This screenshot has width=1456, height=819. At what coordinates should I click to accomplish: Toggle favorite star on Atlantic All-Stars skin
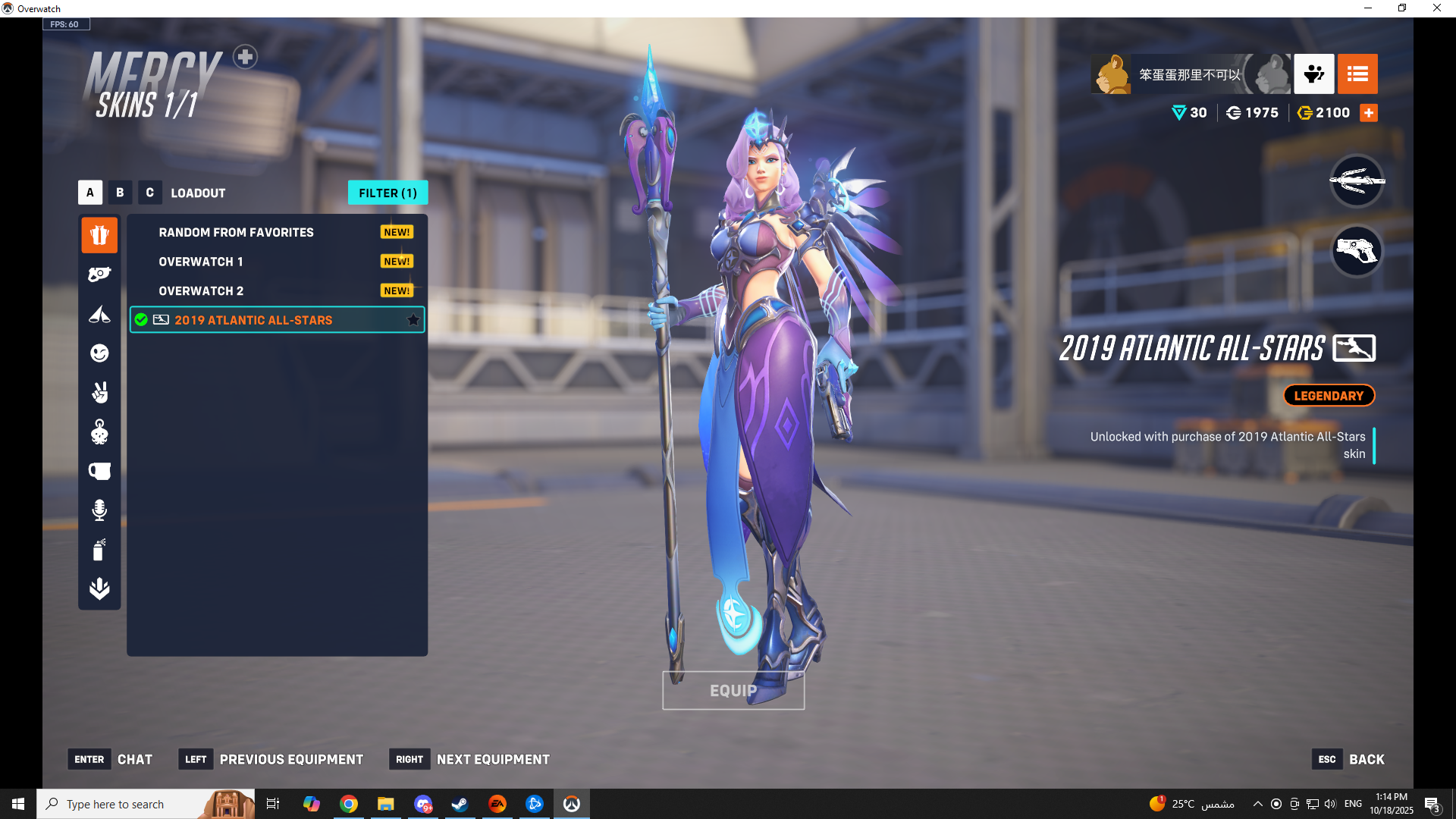[x=413, y=320]
